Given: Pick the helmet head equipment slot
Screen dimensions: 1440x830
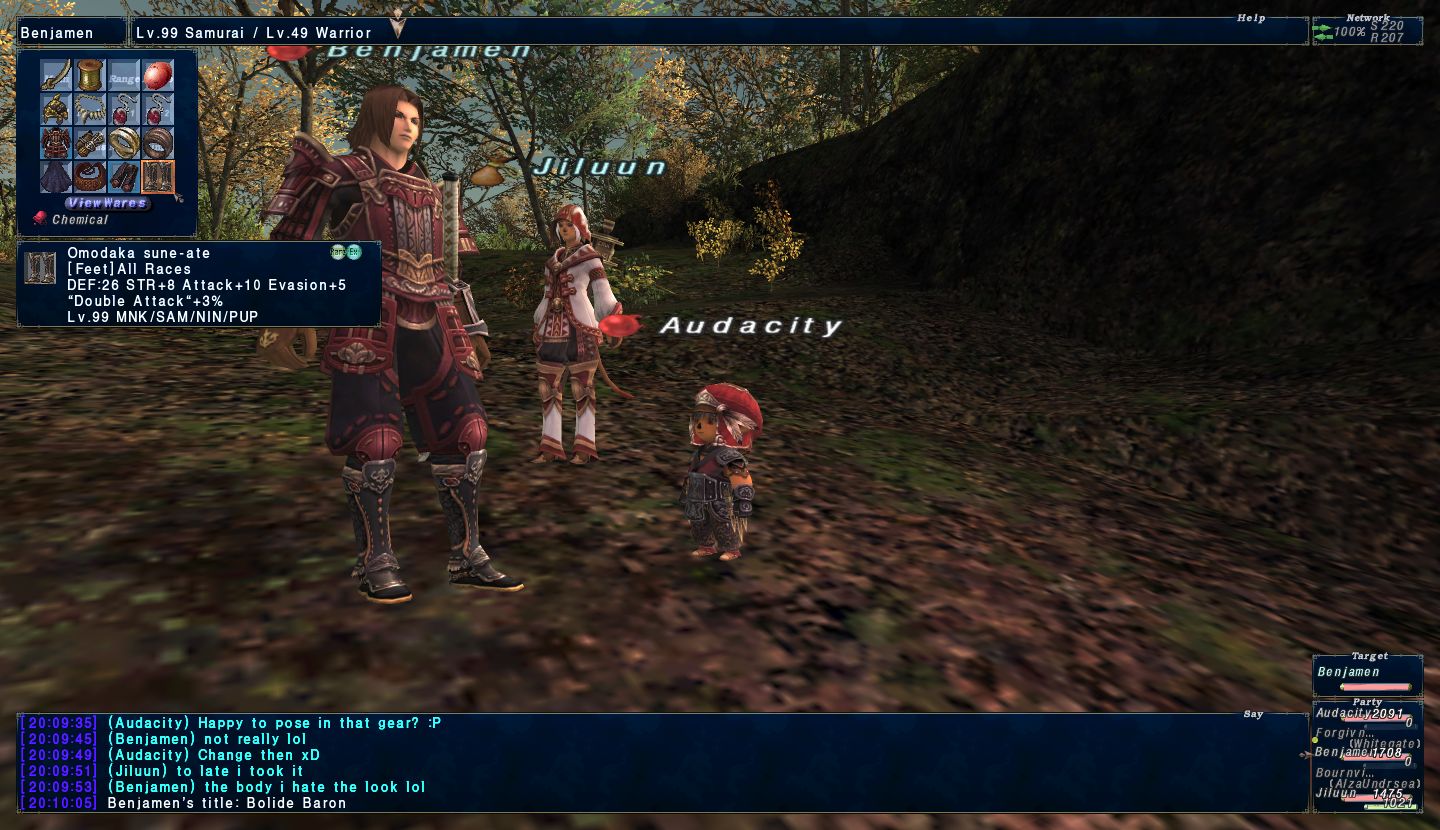Looking at the screenshot, I should [56, 109].
